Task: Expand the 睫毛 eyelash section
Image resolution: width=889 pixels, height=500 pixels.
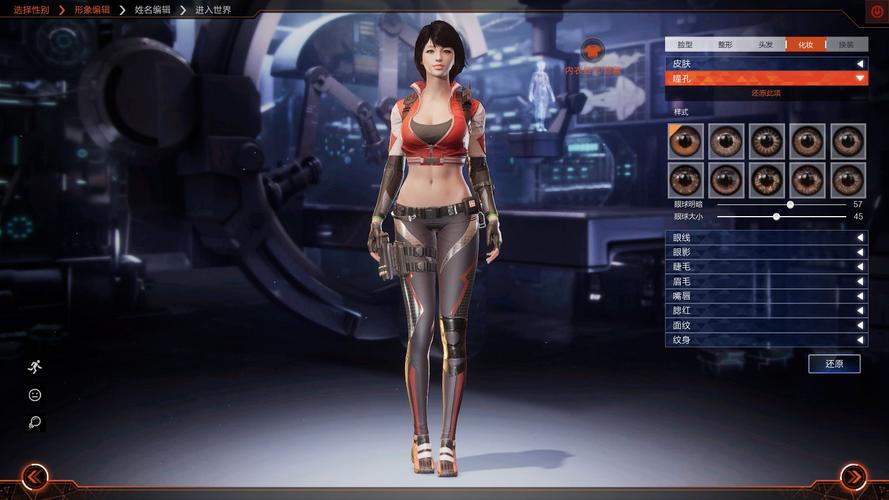Action: coord(766,267)
